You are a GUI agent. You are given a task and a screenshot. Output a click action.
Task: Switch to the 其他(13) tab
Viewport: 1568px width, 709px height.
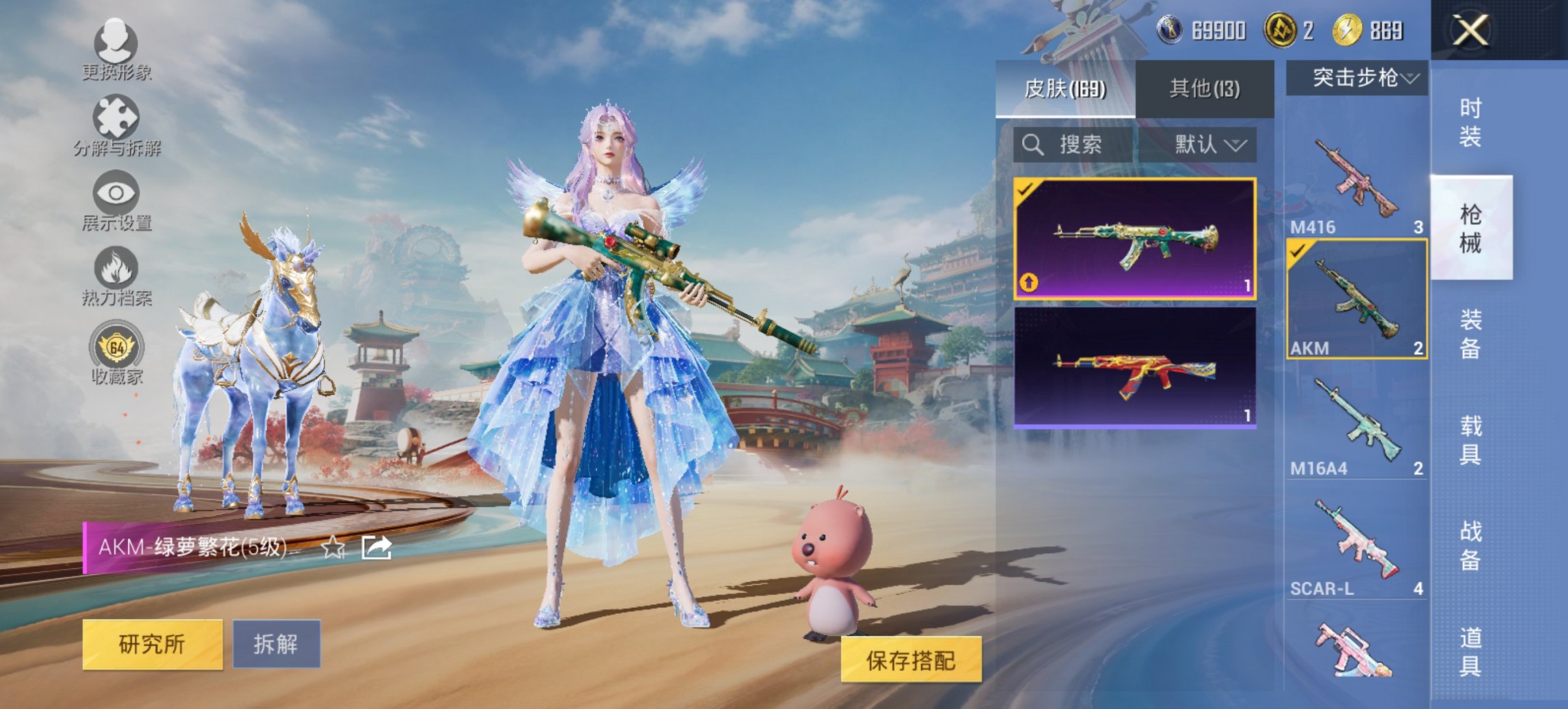[1206, 90]
